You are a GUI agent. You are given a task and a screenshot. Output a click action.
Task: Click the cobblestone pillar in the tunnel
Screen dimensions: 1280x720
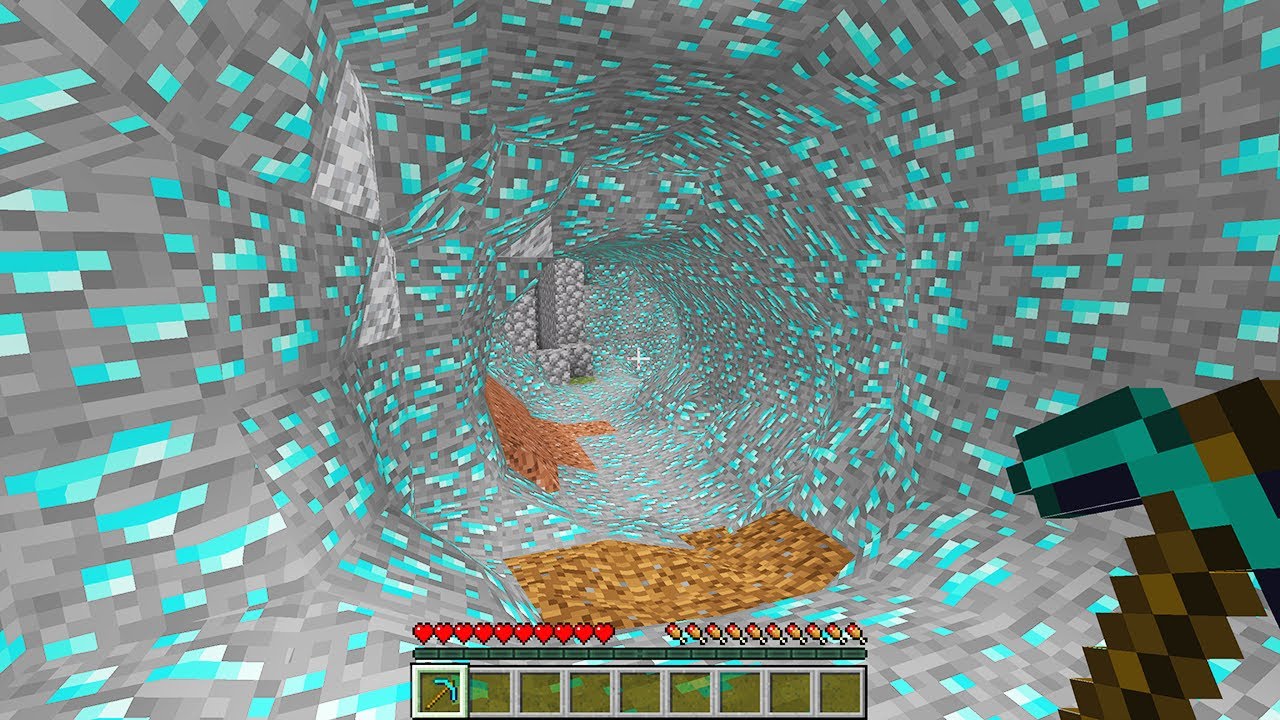pos(560,310)
